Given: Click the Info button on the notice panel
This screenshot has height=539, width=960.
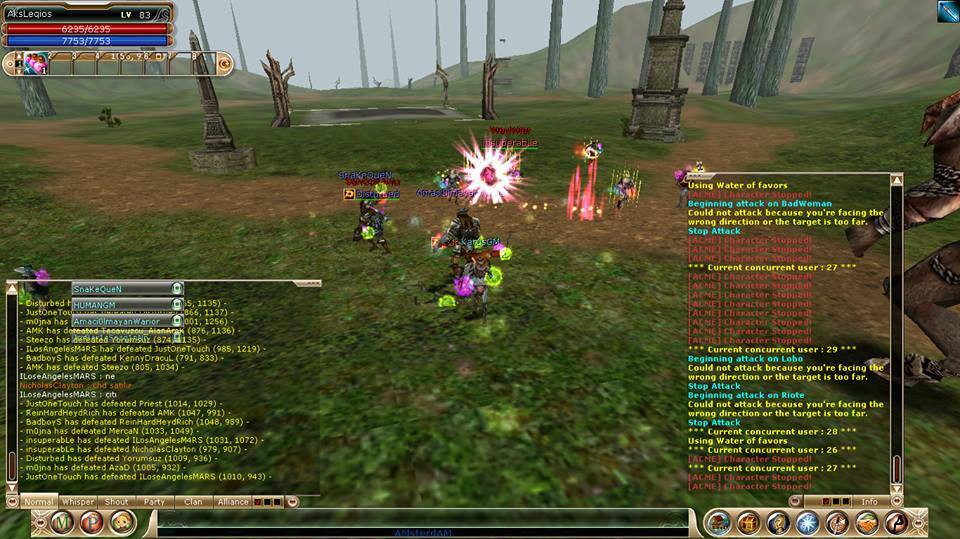Looking at the screenshot, I should [869, 502].
